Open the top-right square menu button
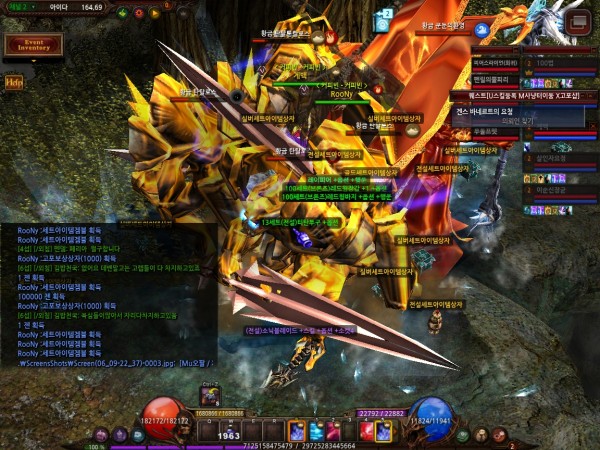Viewport: 600px width, 450px height. [x=576, y=21]
